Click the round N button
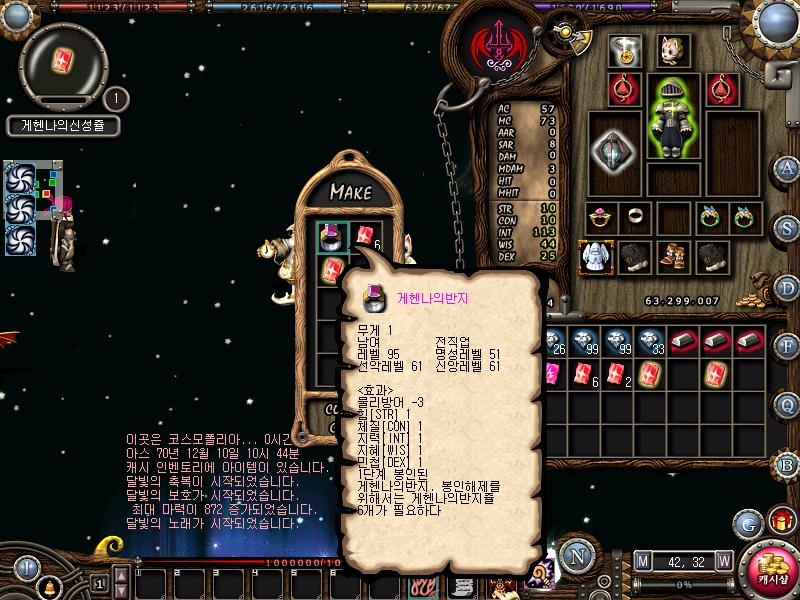 coord(576,556)
